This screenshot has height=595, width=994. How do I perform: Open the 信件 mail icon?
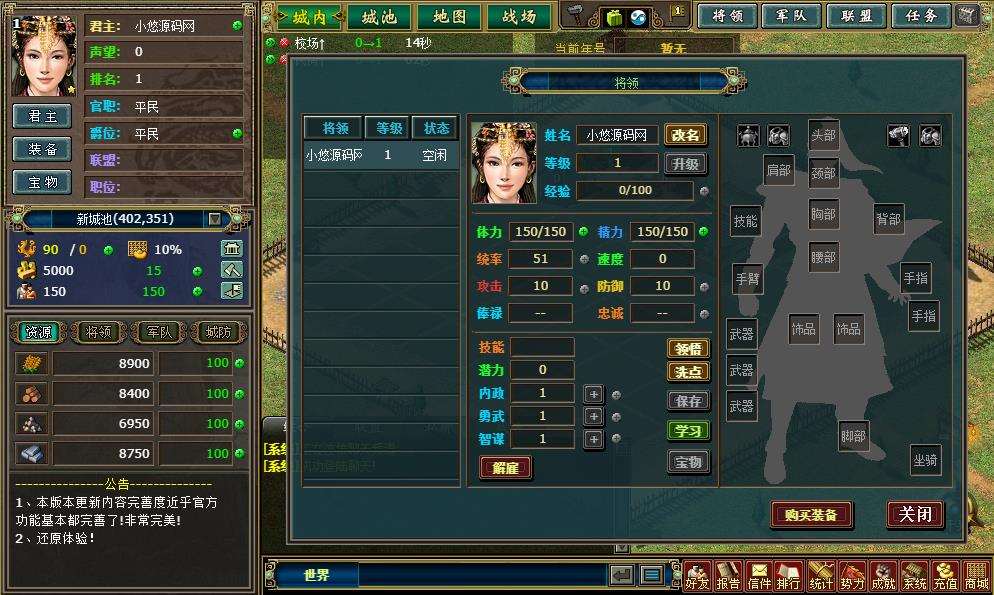point(759,577)
